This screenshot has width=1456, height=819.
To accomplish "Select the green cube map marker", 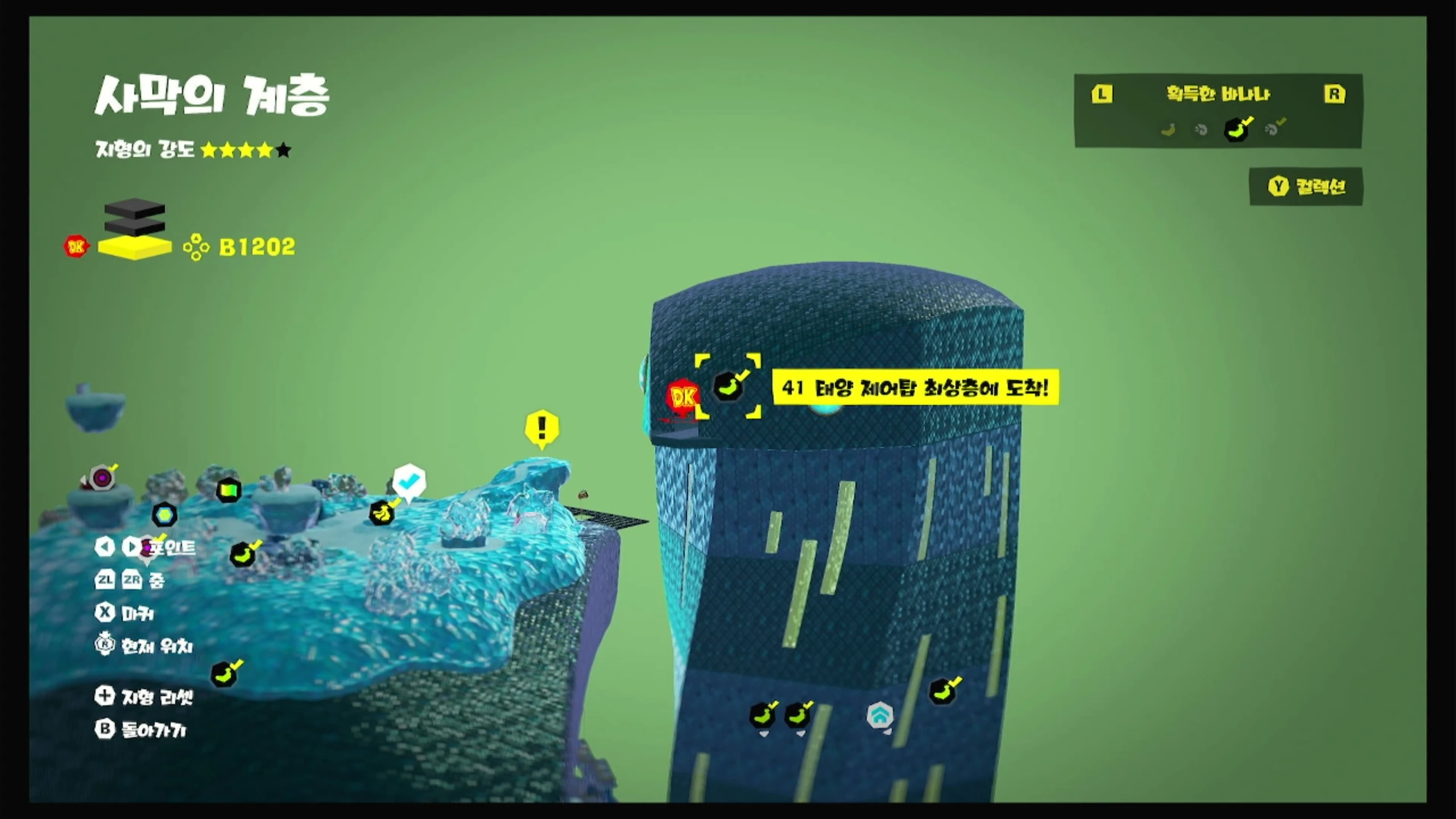I will pos(229,490).
